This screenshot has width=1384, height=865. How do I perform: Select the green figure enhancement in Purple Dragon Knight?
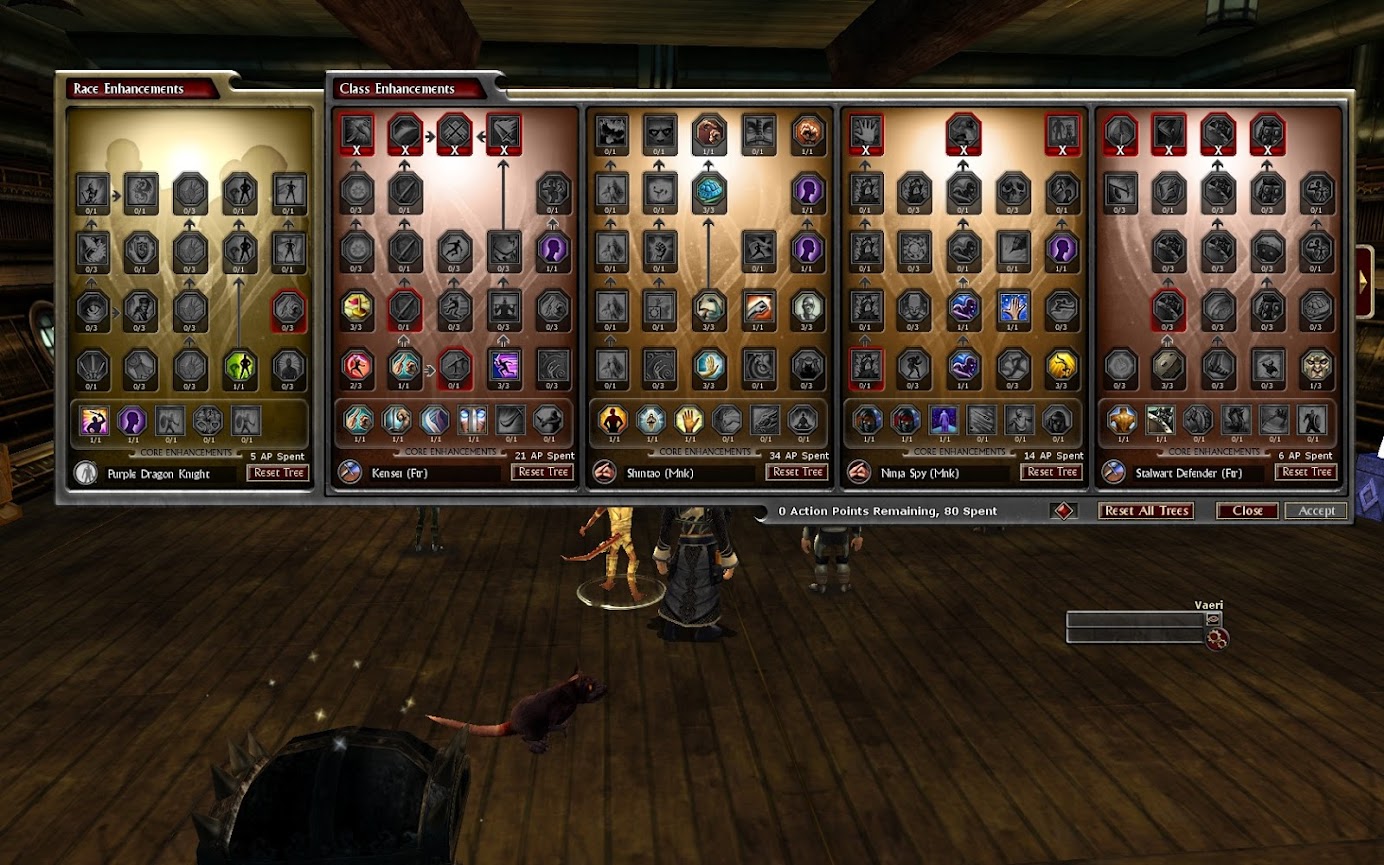240,366
